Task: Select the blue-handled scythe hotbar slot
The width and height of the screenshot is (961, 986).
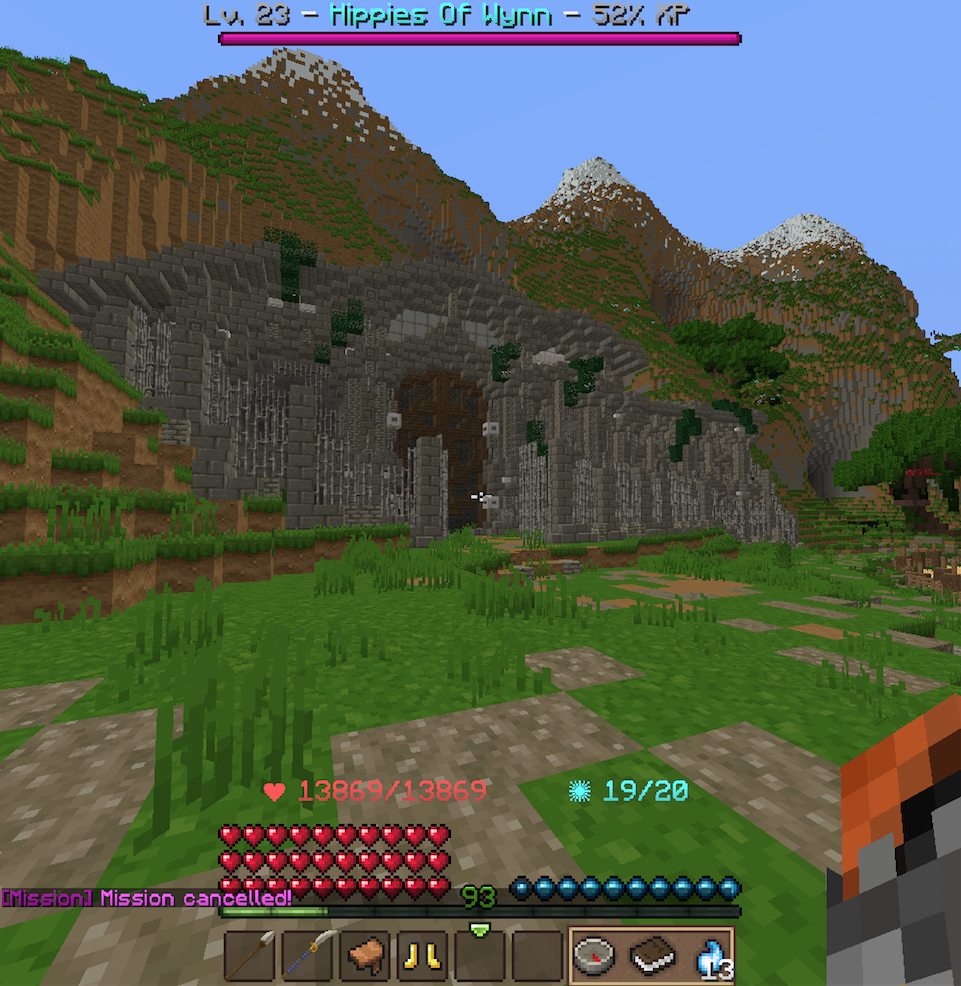Action: click(309, 955)
